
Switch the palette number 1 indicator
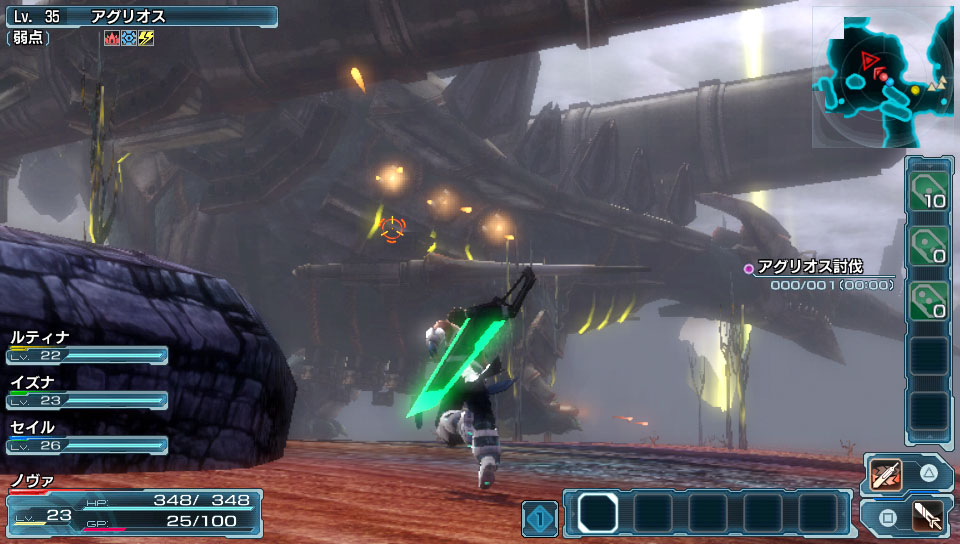[539, 518]
